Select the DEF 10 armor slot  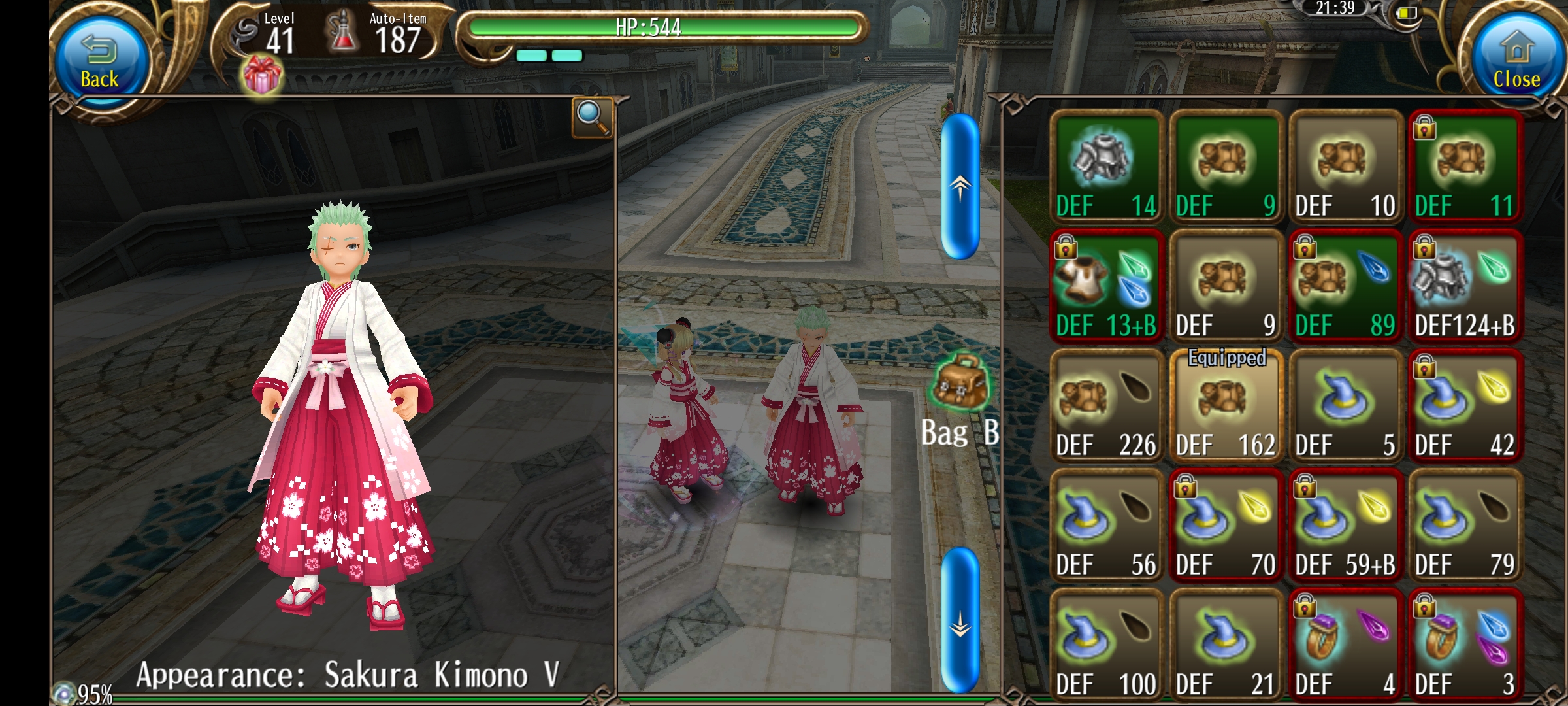click(x=1345, y=167)
